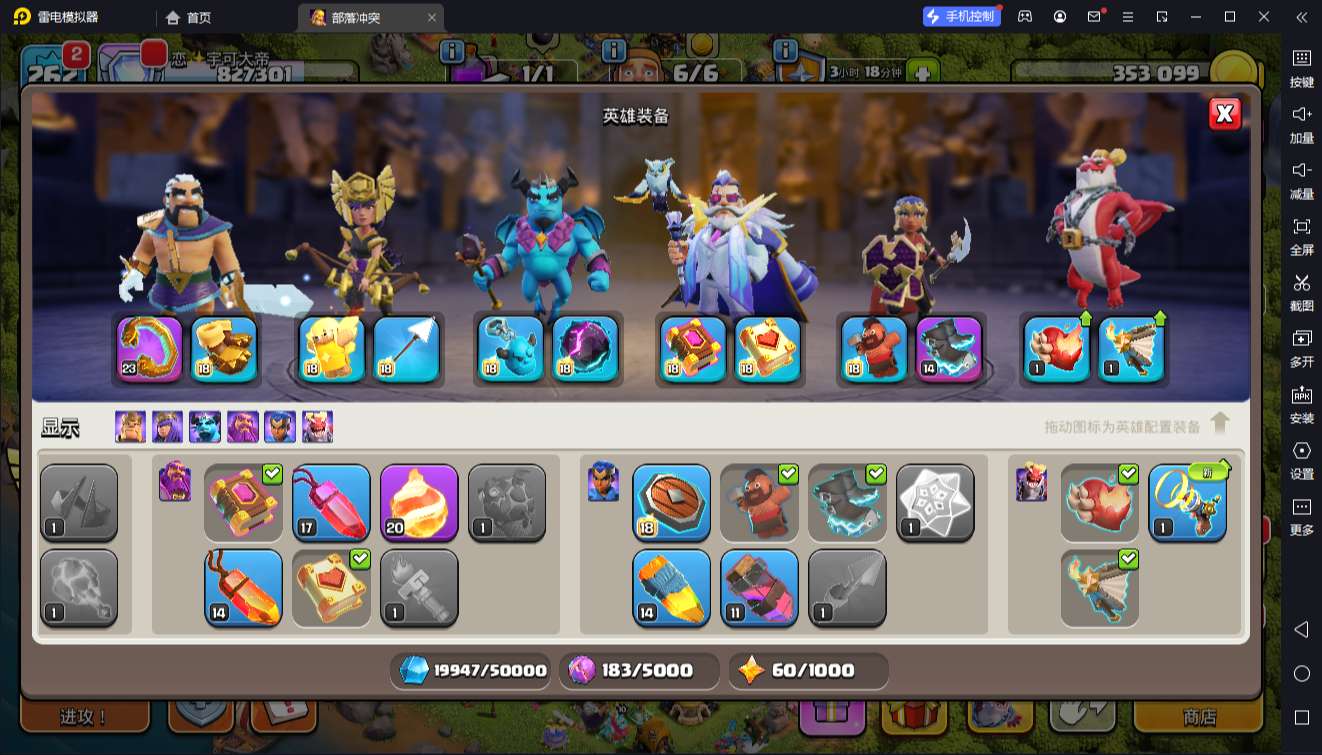The width and height of the screenshot is (1322, 755).
Task: Pick the Seeking Shield at level 18
Action: [671, 503]
